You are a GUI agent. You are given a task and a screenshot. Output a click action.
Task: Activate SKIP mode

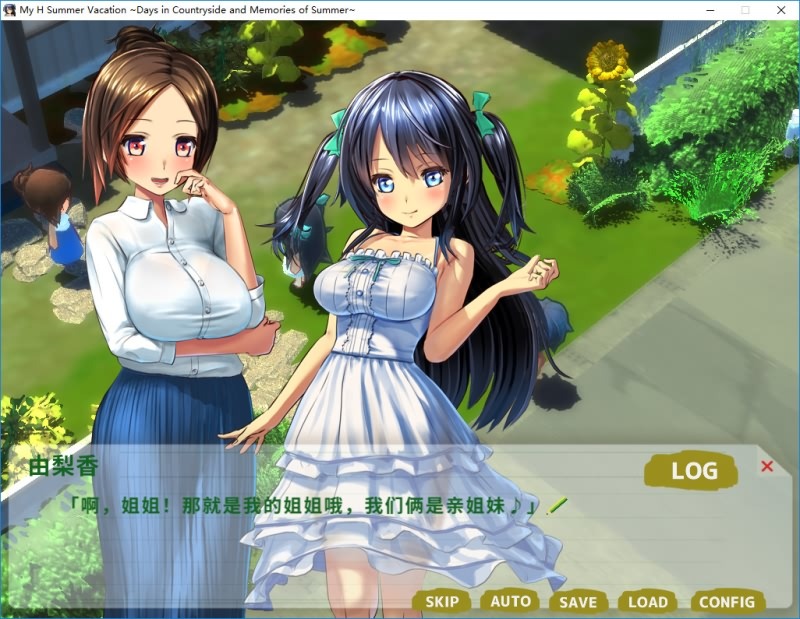coord(442,601)
